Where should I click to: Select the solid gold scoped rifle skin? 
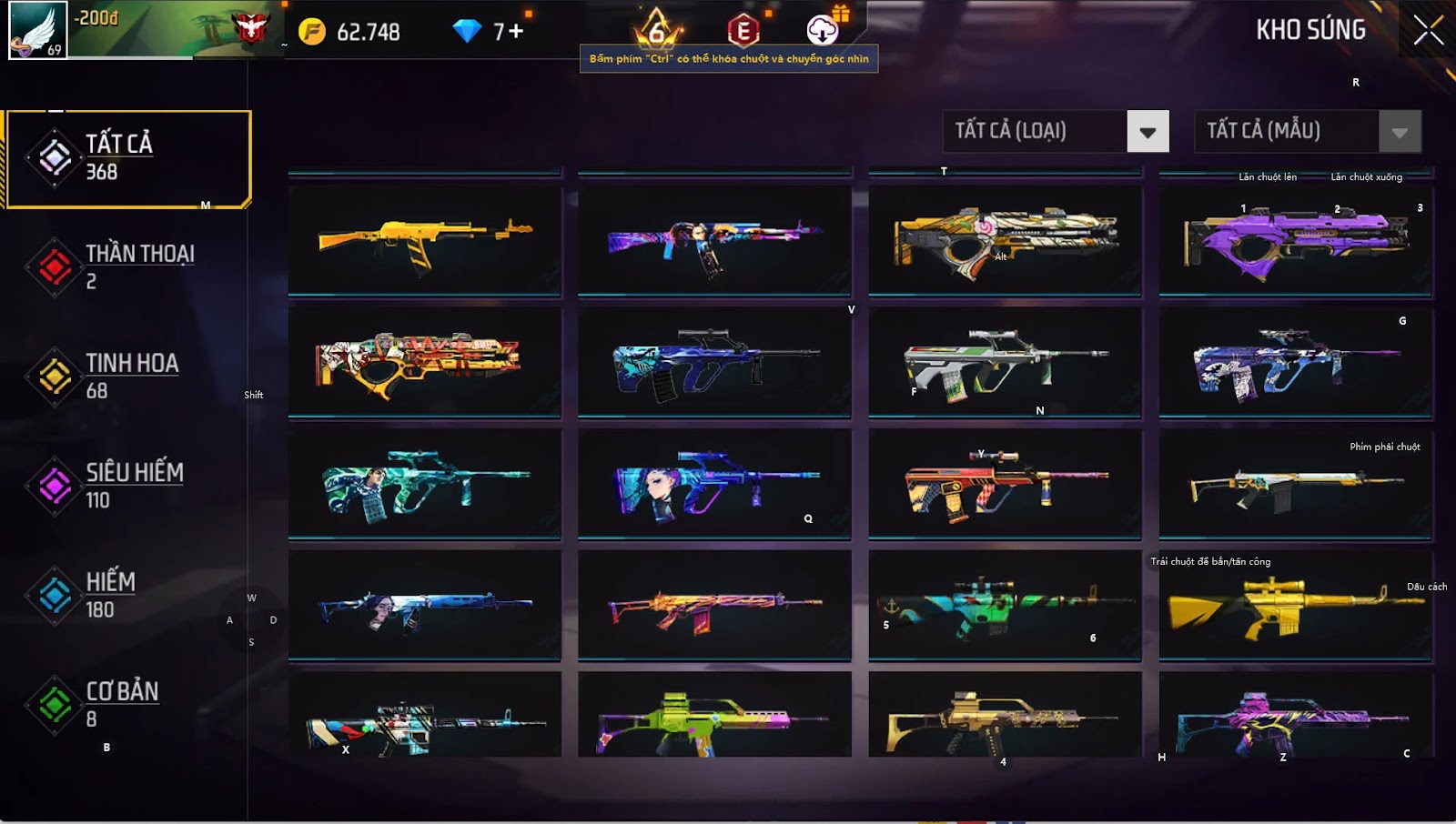[1295, 606]
